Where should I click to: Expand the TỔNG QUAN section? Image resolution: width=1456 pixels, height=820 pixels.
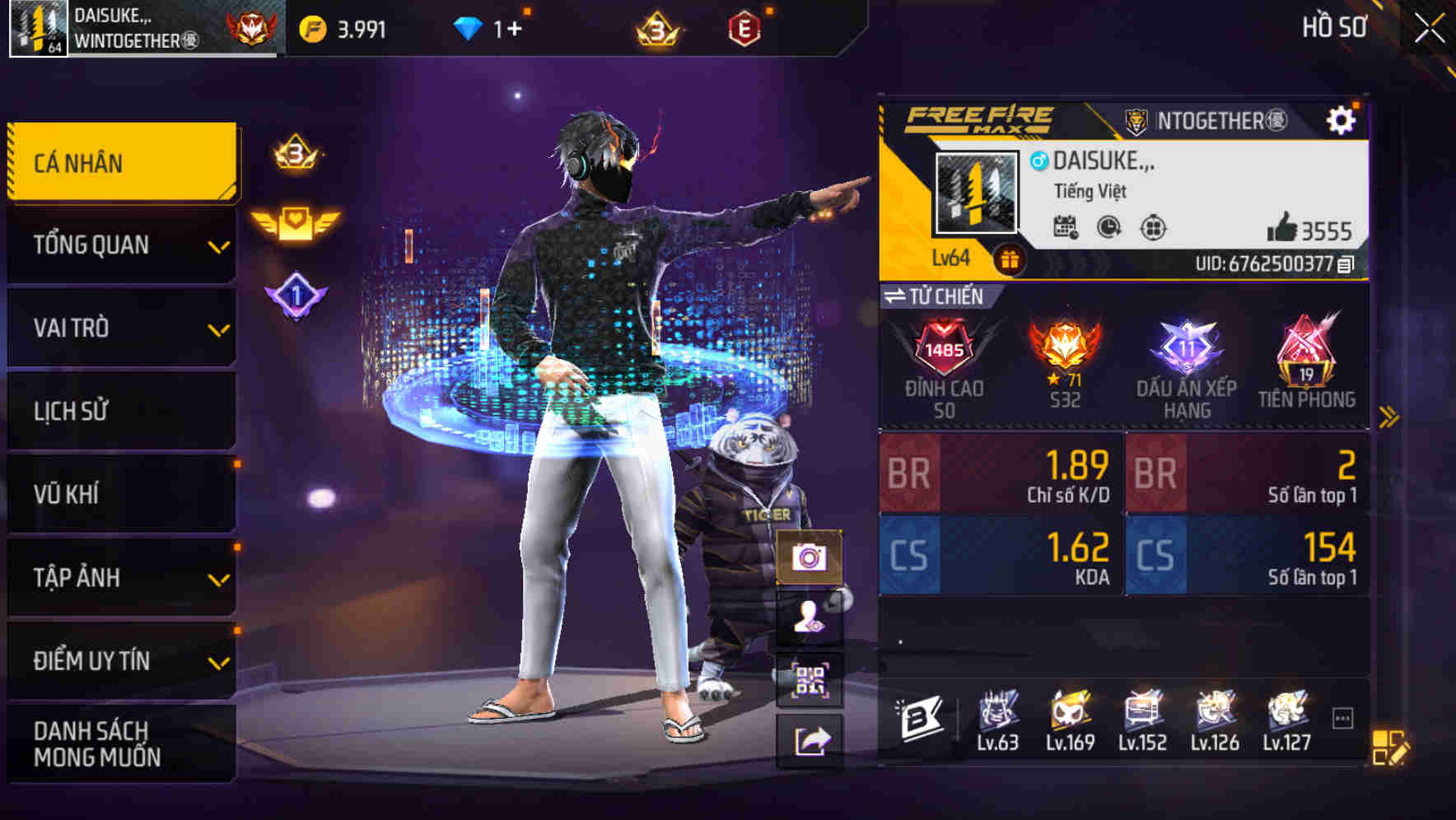120,245
